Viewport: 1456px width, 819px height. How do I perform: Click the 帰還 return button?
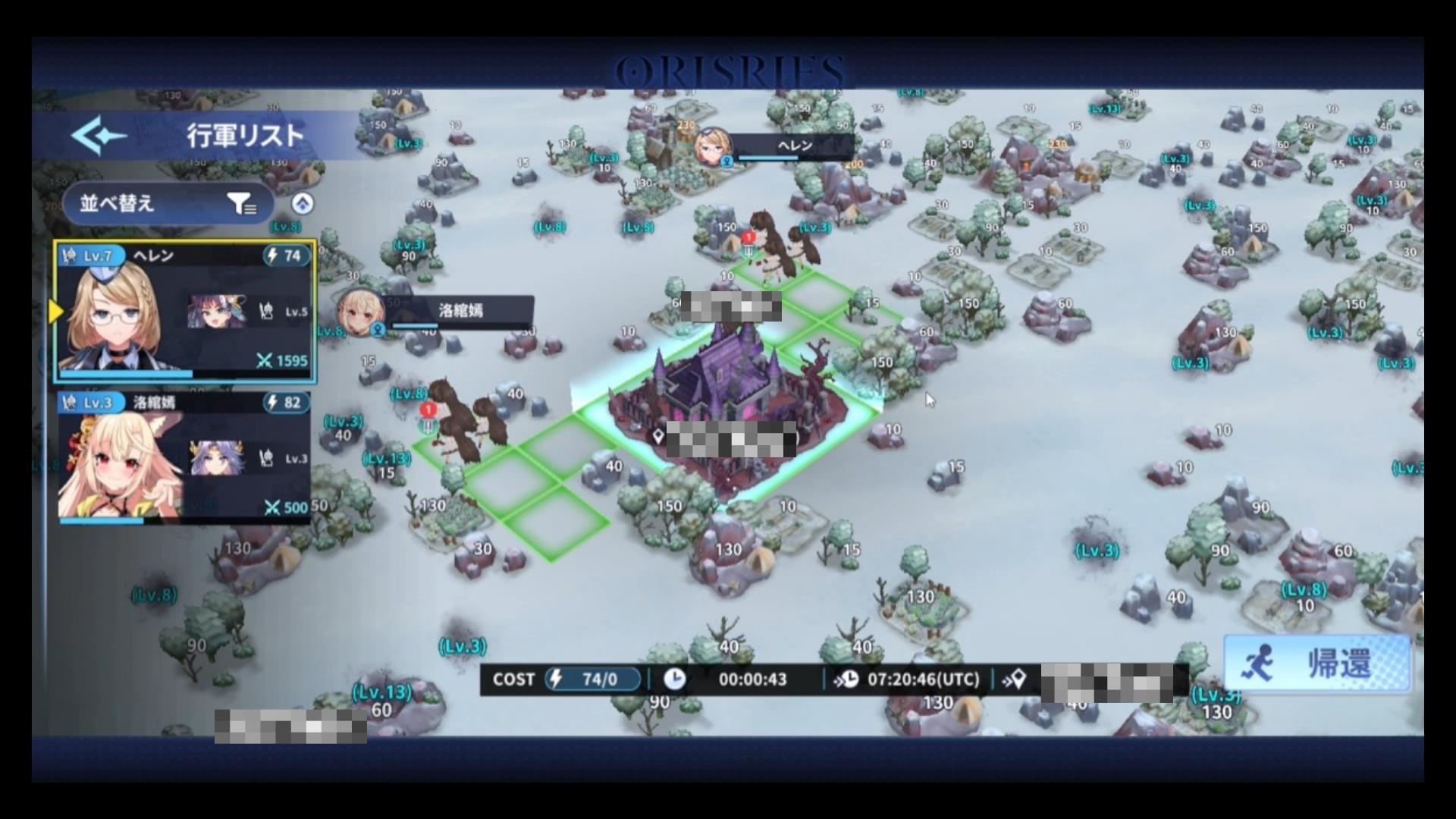tap(1318, 664)
